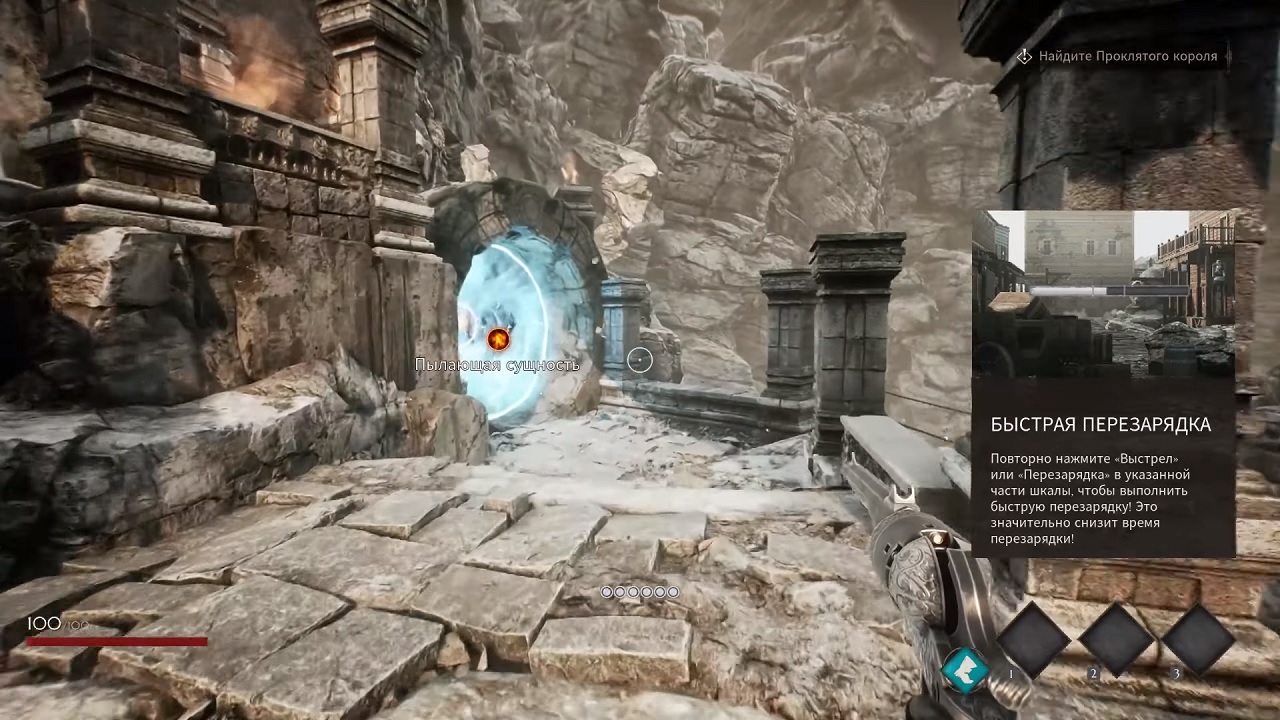Image resolution: width=1280 pixels, height=720 pixels.
Task: Click the quest objective exclamation diamond icon
Action: tap(1023, 56)
